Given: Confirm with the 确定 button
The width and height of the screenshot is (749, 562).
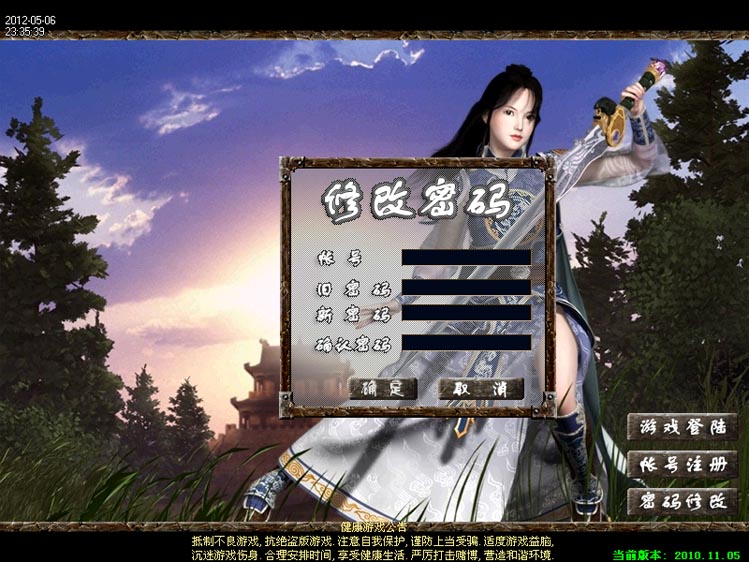Looking at the screenshot, I should [382, 388].
